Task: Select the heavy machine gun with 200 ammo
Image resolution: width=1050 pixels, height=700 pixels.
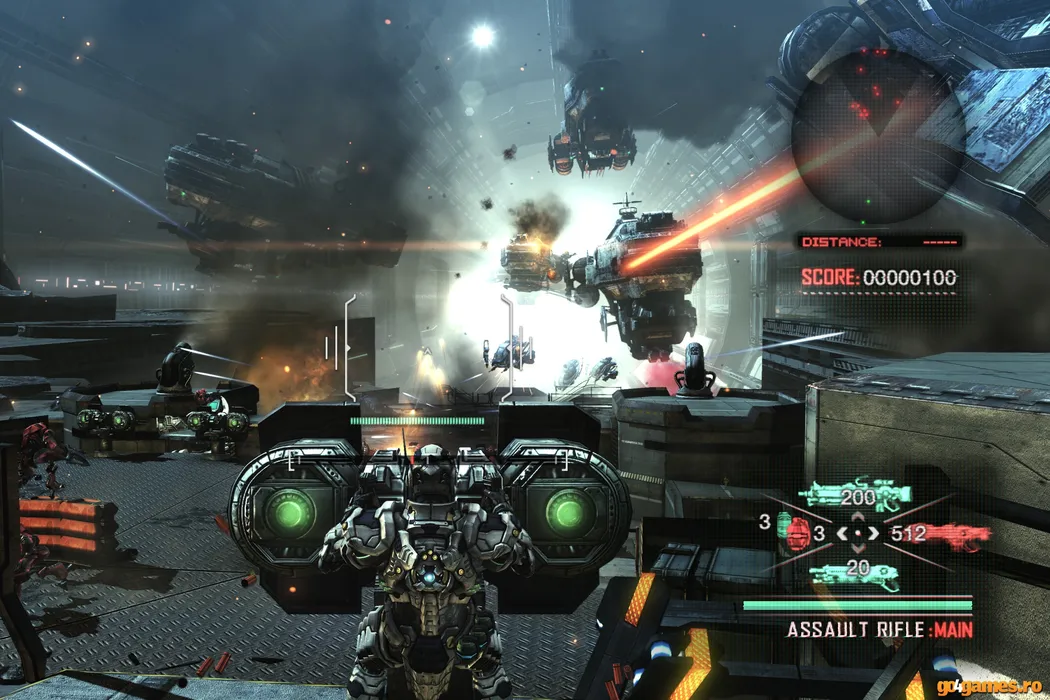Action: tap(854, 495)
